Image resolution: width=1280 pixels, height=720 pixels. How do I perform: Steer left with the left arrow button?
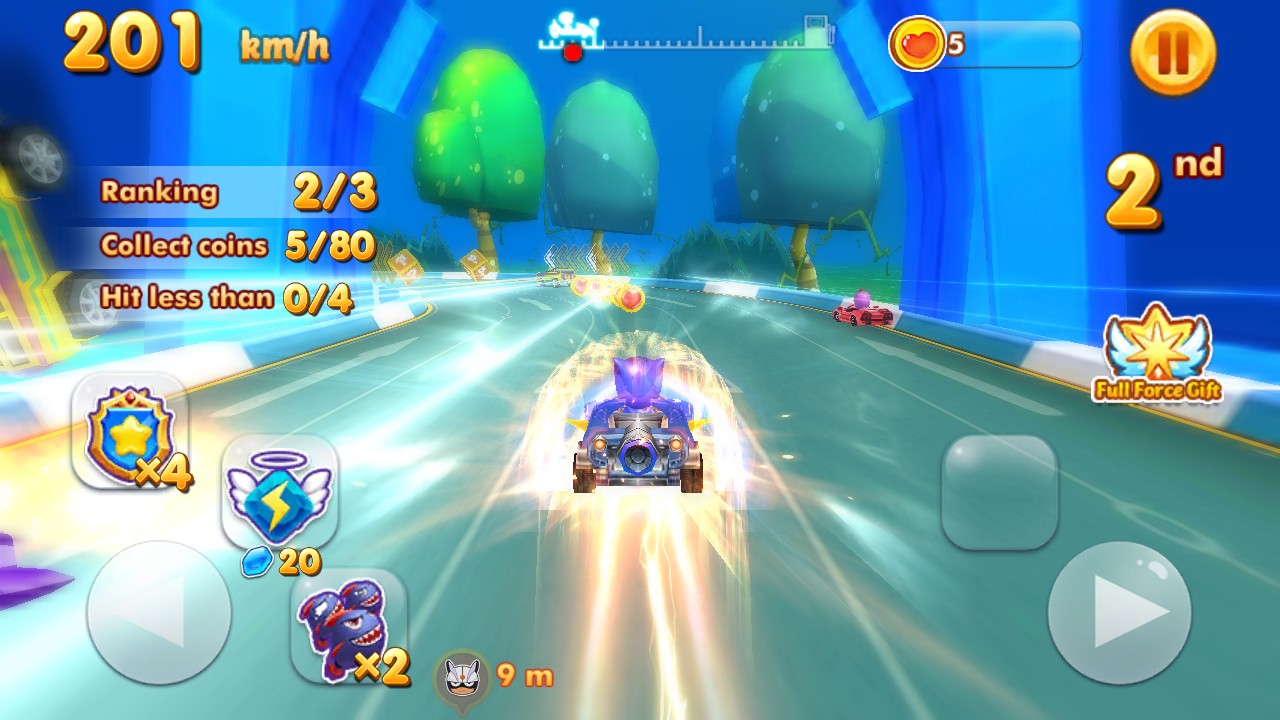[158, 612]
